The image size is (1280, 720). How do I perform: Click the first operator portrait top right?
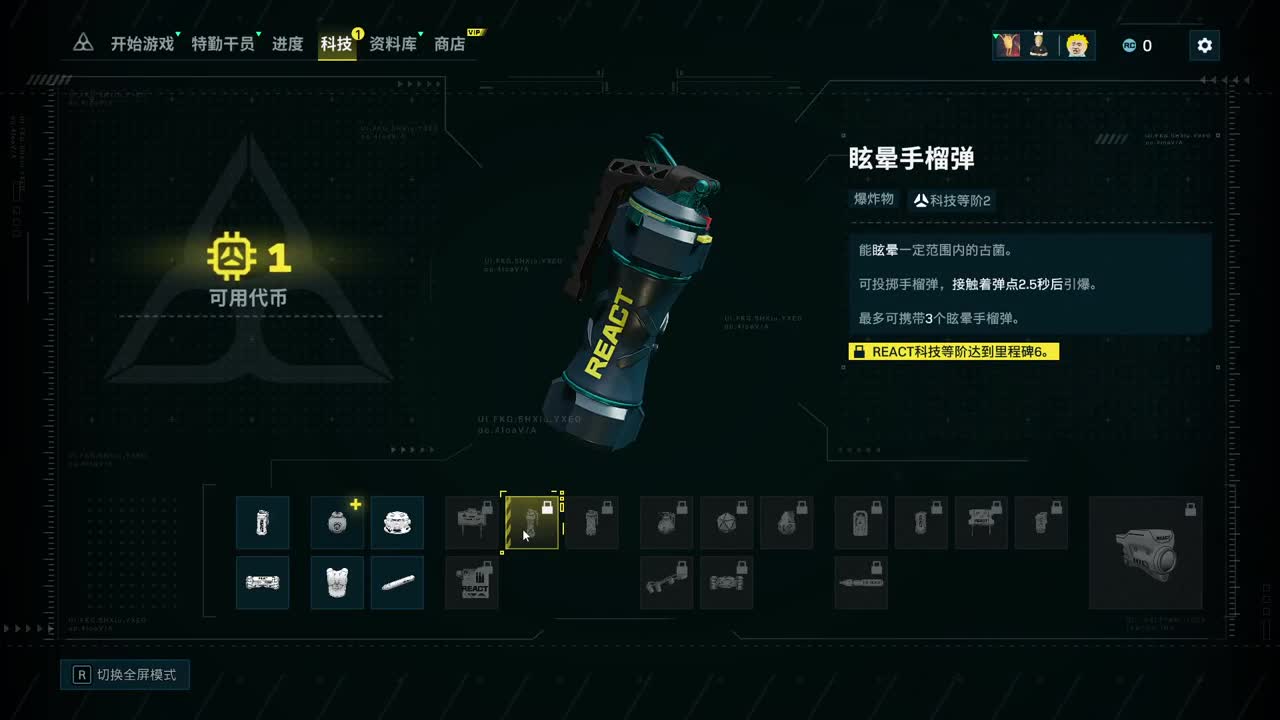pyautogui.click(x=1007, y=44)
